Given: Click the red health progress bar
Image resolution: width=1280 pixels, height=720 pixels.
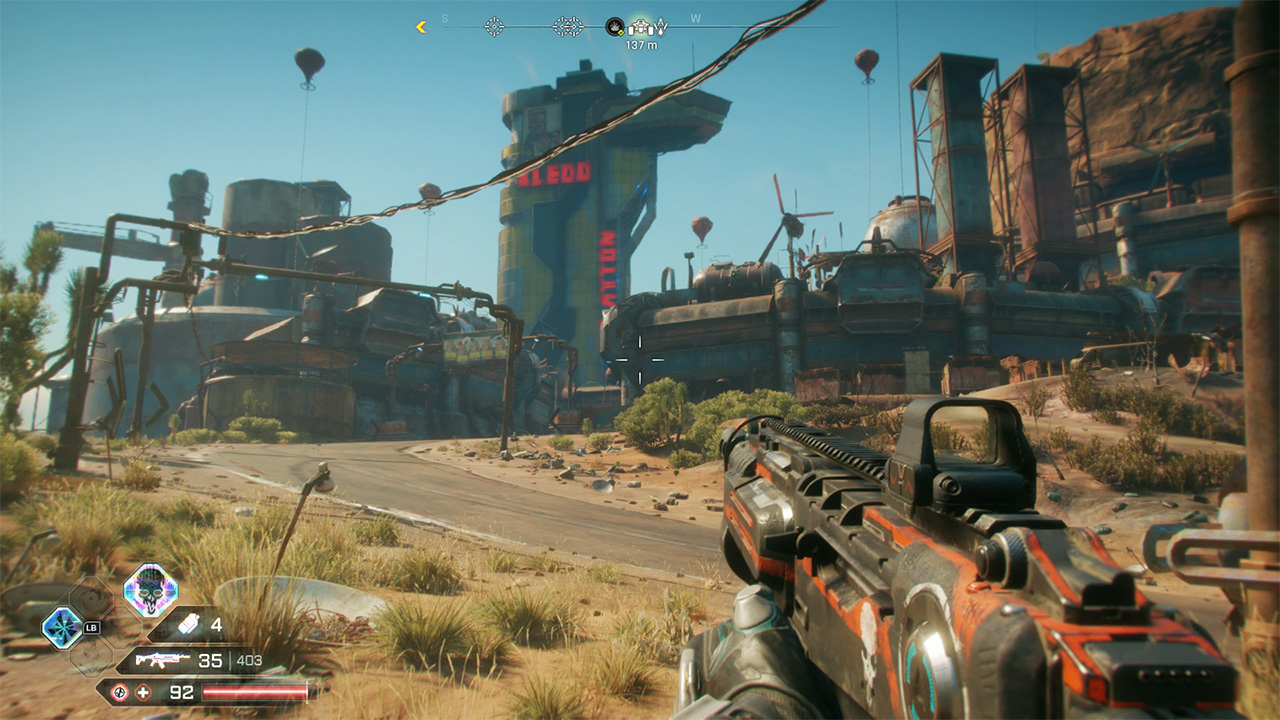Looking at the screenshot, I should 255,691.
